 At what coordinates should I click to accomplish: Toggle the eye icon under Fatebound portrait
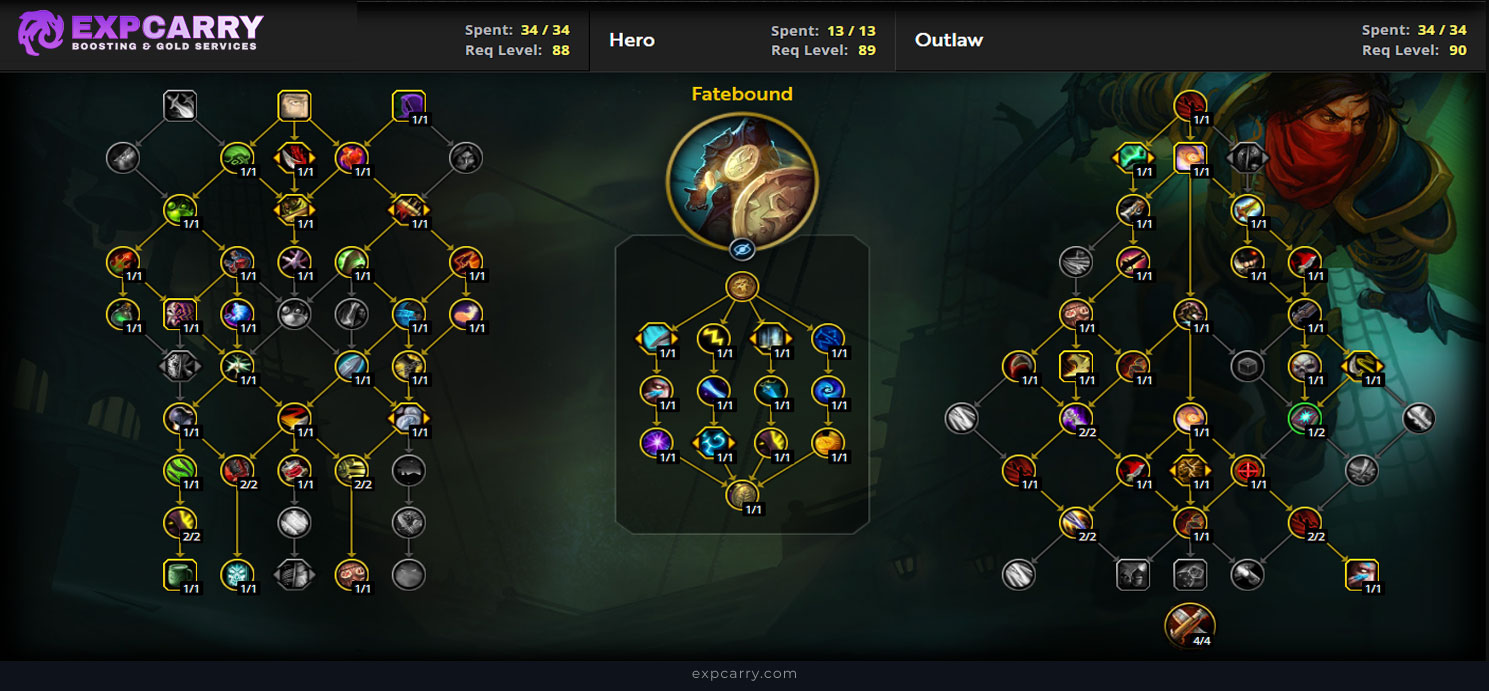click(x=741, y=249)
